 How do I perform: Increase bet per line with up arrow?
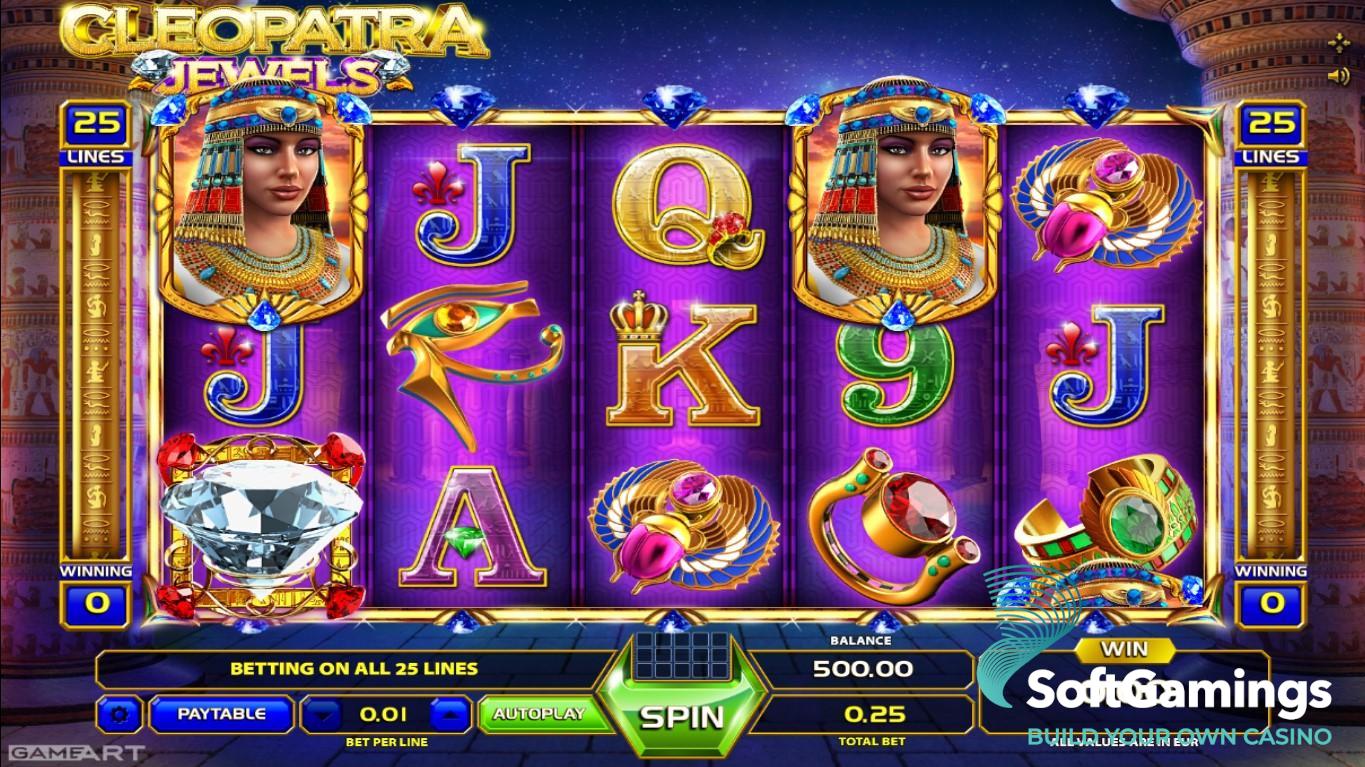(x=449, y=714)
